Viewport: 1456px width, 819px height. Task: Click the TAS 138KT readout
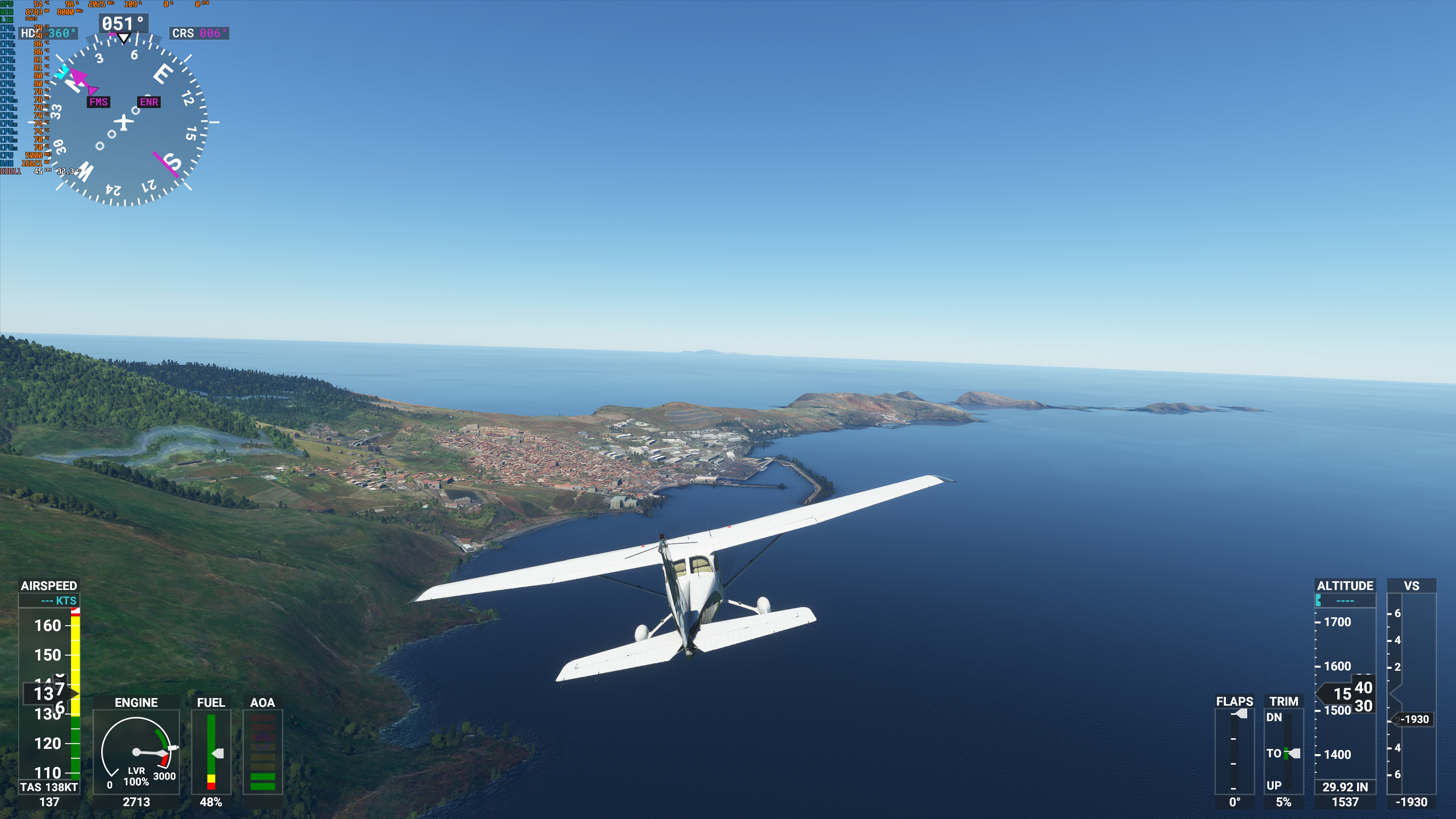(50, 786)
